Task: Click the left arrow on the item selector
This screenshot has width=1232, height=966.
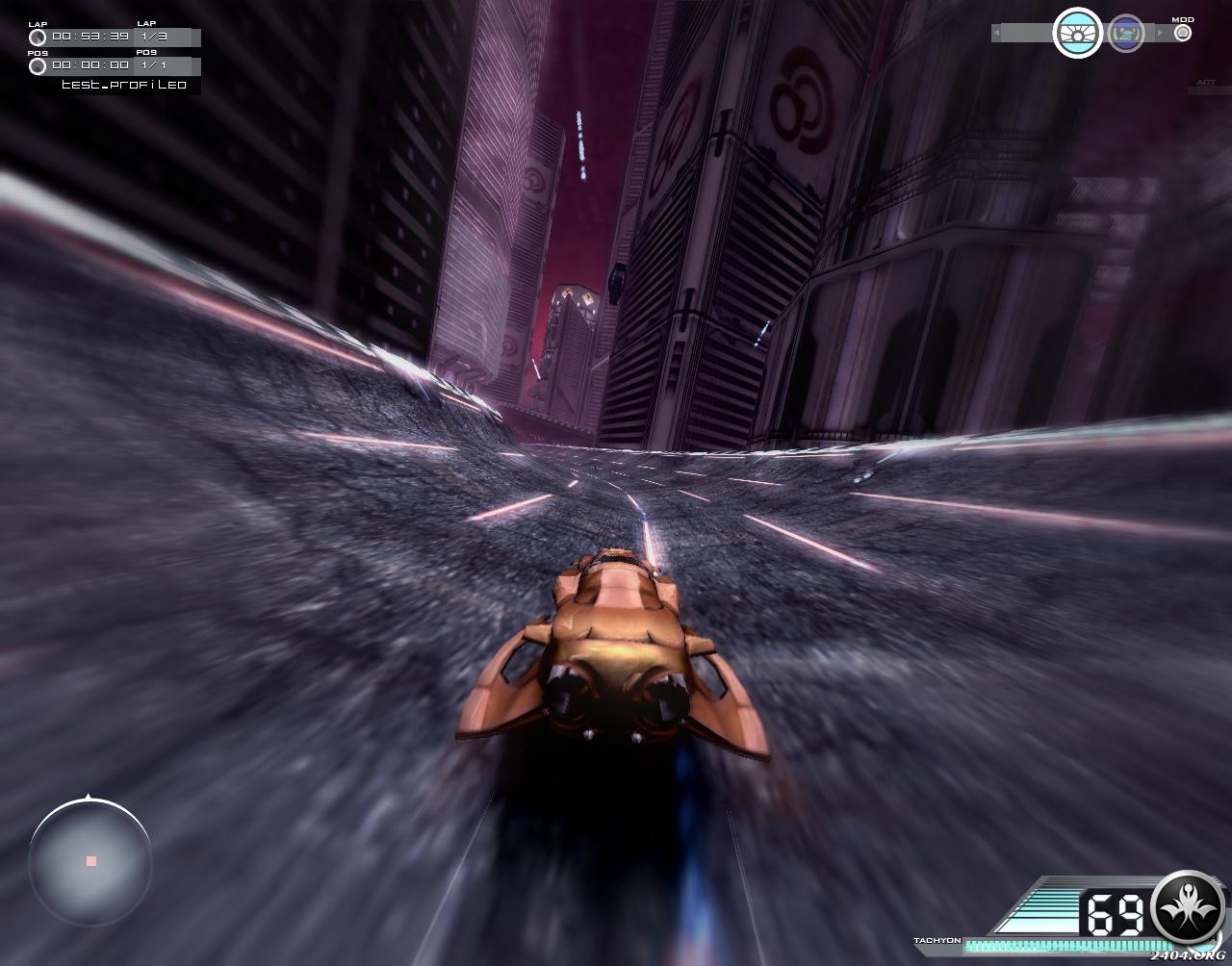Action: click(x=997, y=34)
